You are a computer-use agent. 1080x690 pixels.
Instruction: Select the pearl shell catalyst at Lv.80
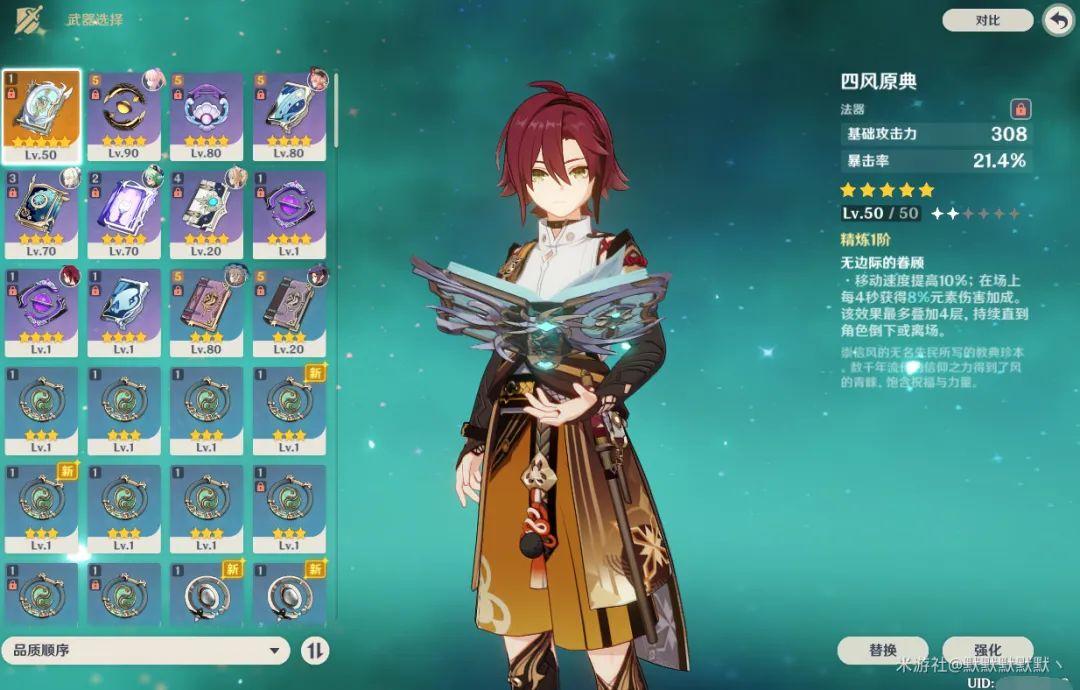pyautogui.click(x=207, y=115)
